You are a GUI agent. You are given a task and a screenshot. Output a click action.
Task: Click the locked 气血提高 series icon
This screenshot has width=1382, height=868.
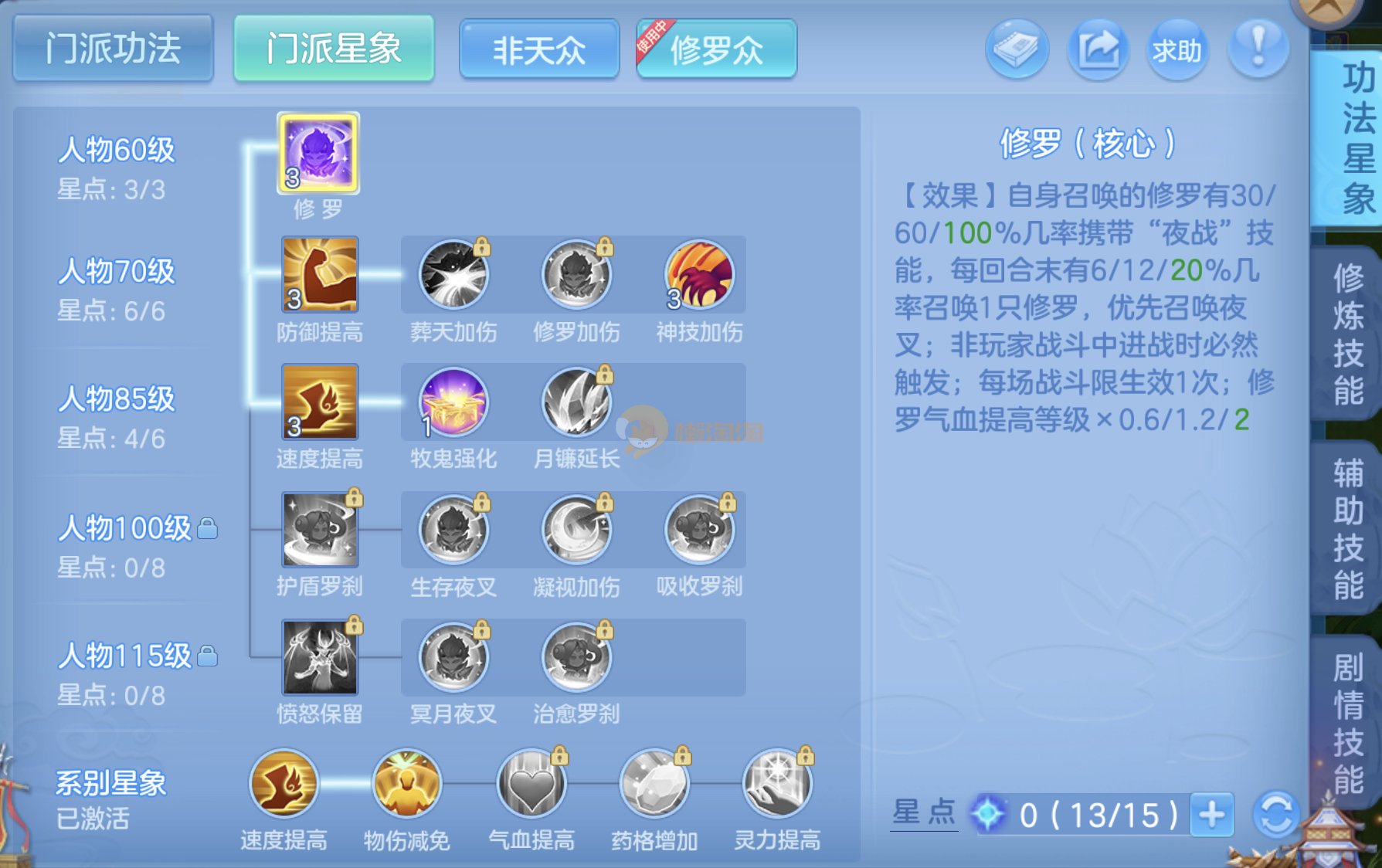tap(531, 783)
